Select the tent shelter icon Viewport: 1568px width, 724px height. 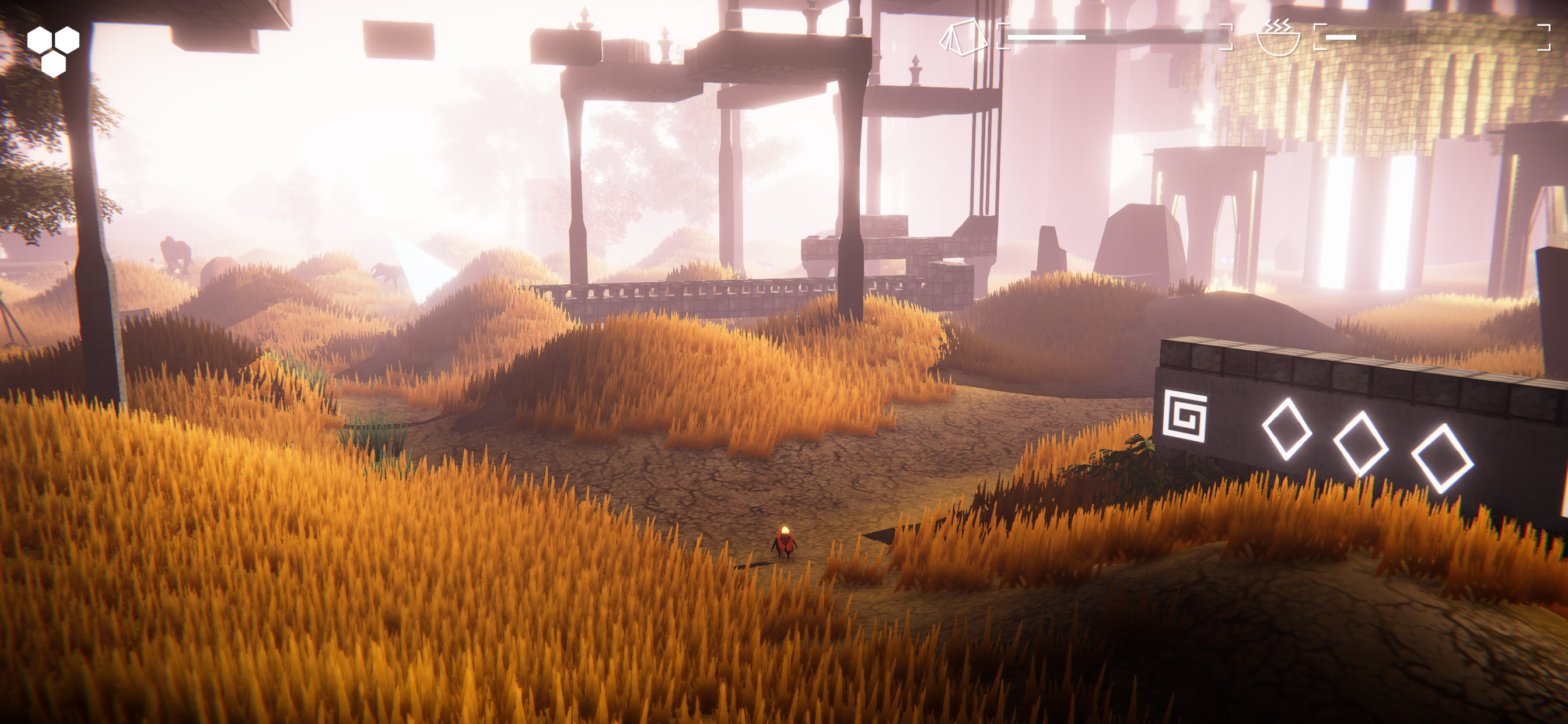point(964,38)
